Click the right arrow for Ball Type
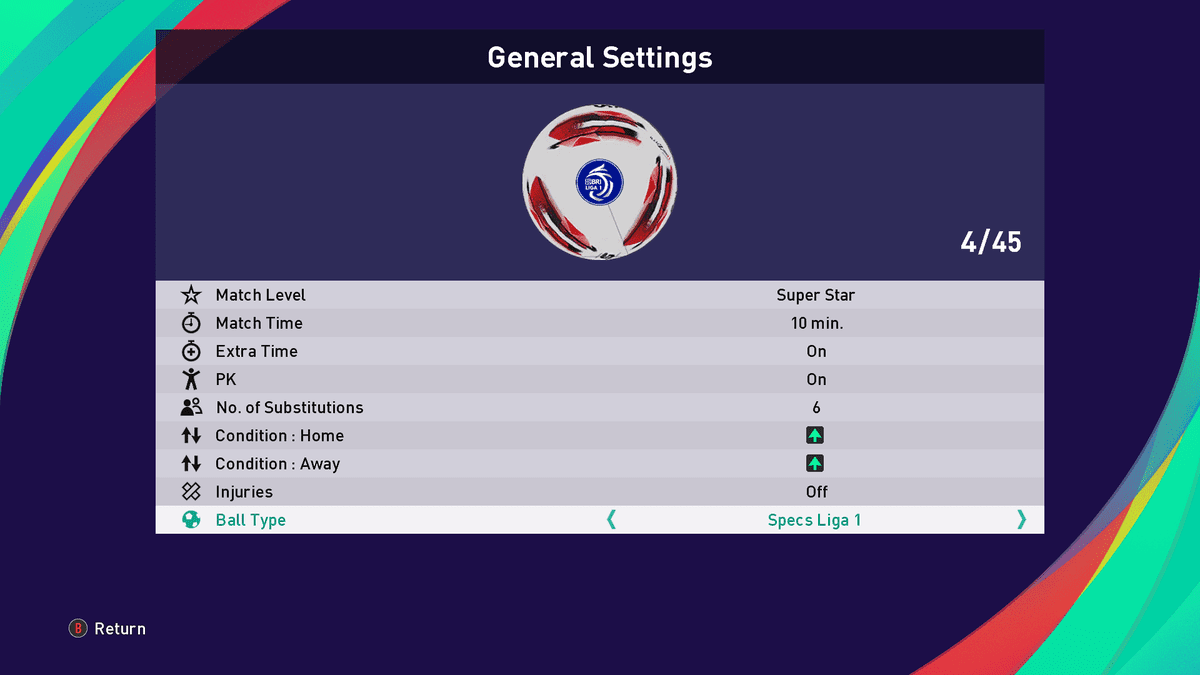Screen dimensions: 1200x675 pos(1021,519)
